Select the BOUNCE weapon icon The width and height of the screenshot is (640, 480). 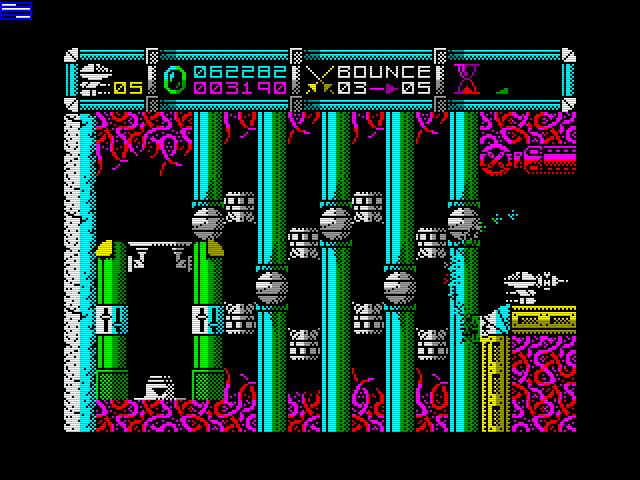click(322, 79)
